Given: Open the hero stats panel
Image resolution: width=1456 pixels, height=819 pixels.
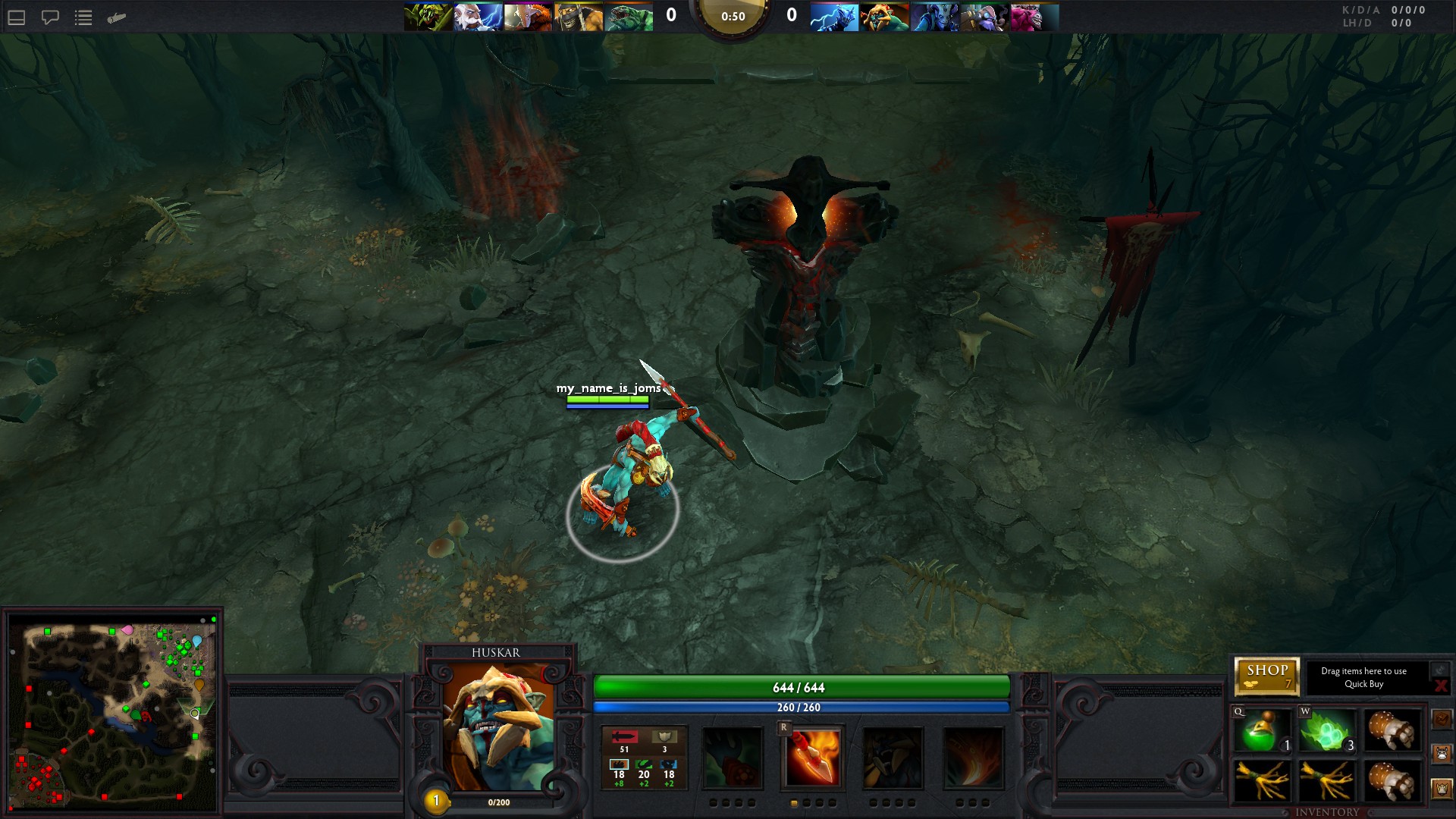Looking at the screenshot, I should coord(644,758).
